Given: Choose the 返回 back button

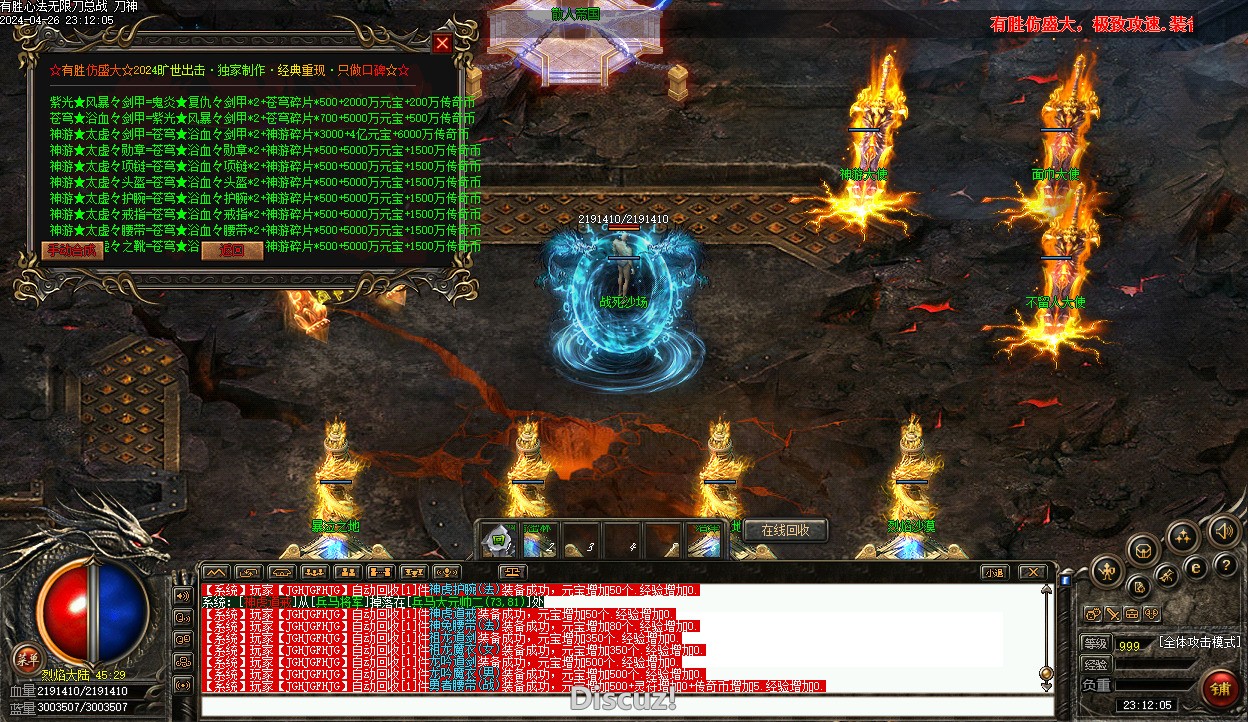Looking at the screenshot, I should 232,250.
